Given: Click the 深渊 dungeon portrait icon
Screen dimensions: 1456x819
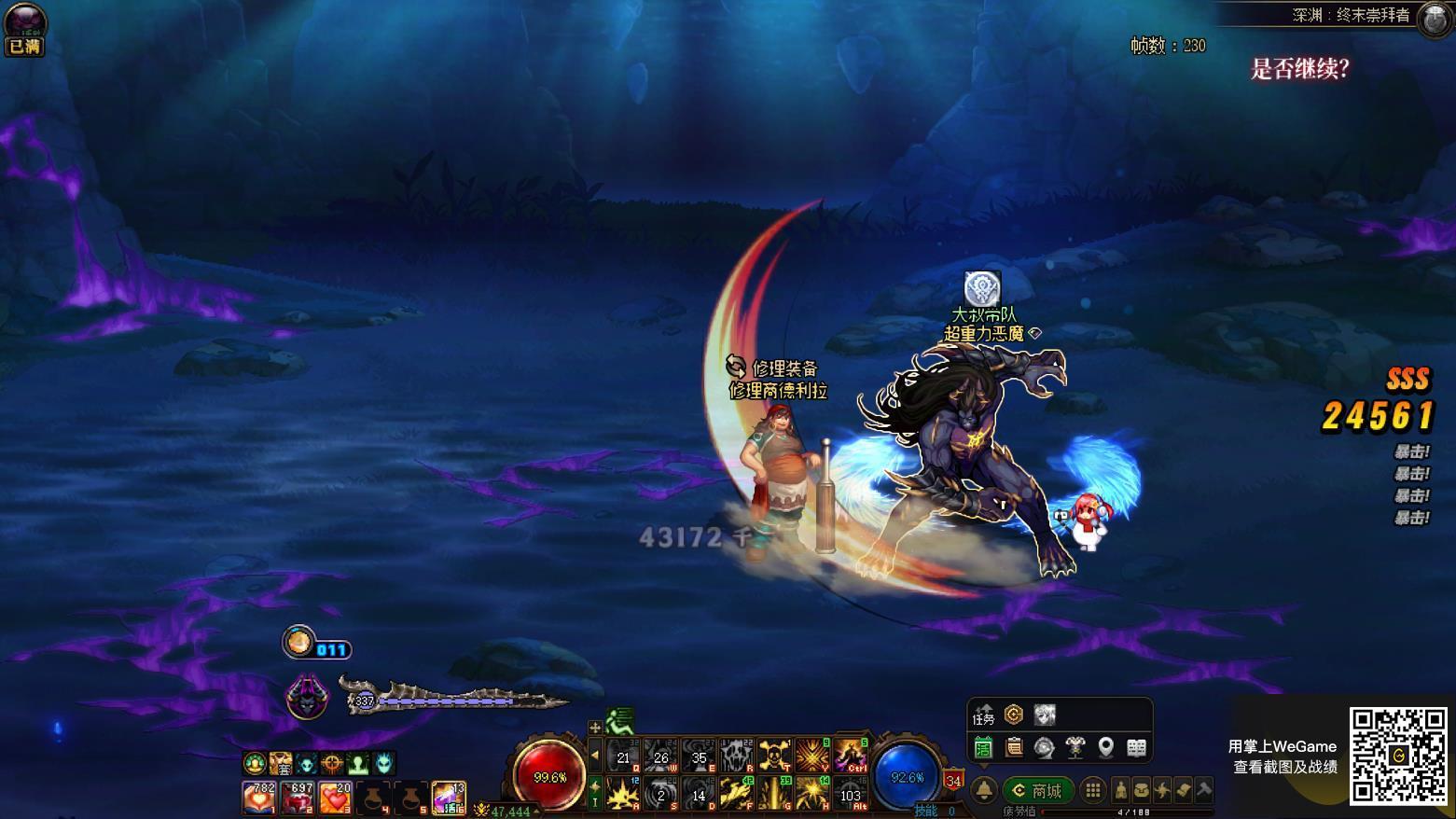Looking at the screenshot, I should [x=1434, y=19].
